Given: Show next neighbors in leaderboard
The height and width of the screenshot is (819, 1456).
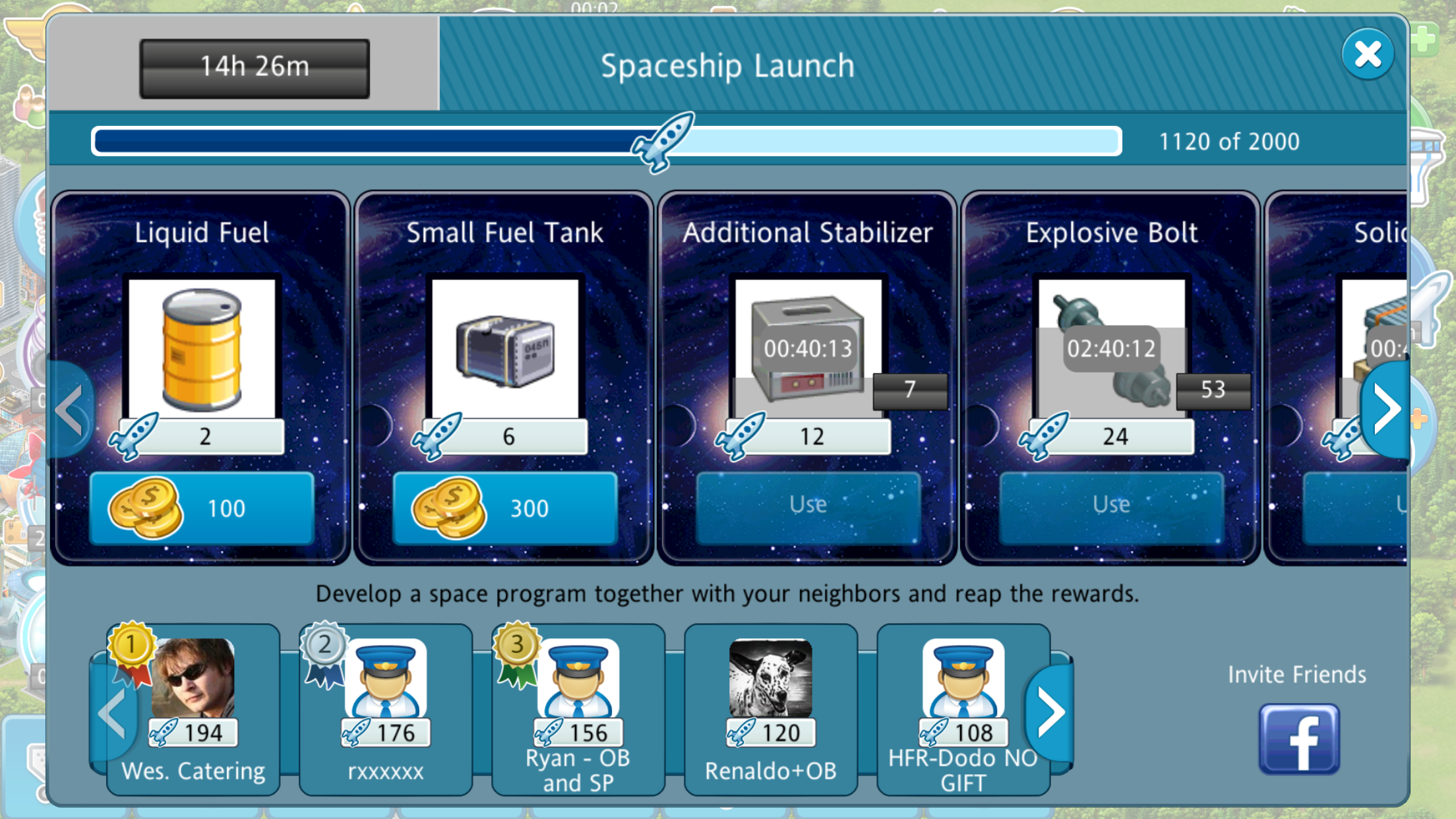Looking at the screenshot, I should (1050, 712).
